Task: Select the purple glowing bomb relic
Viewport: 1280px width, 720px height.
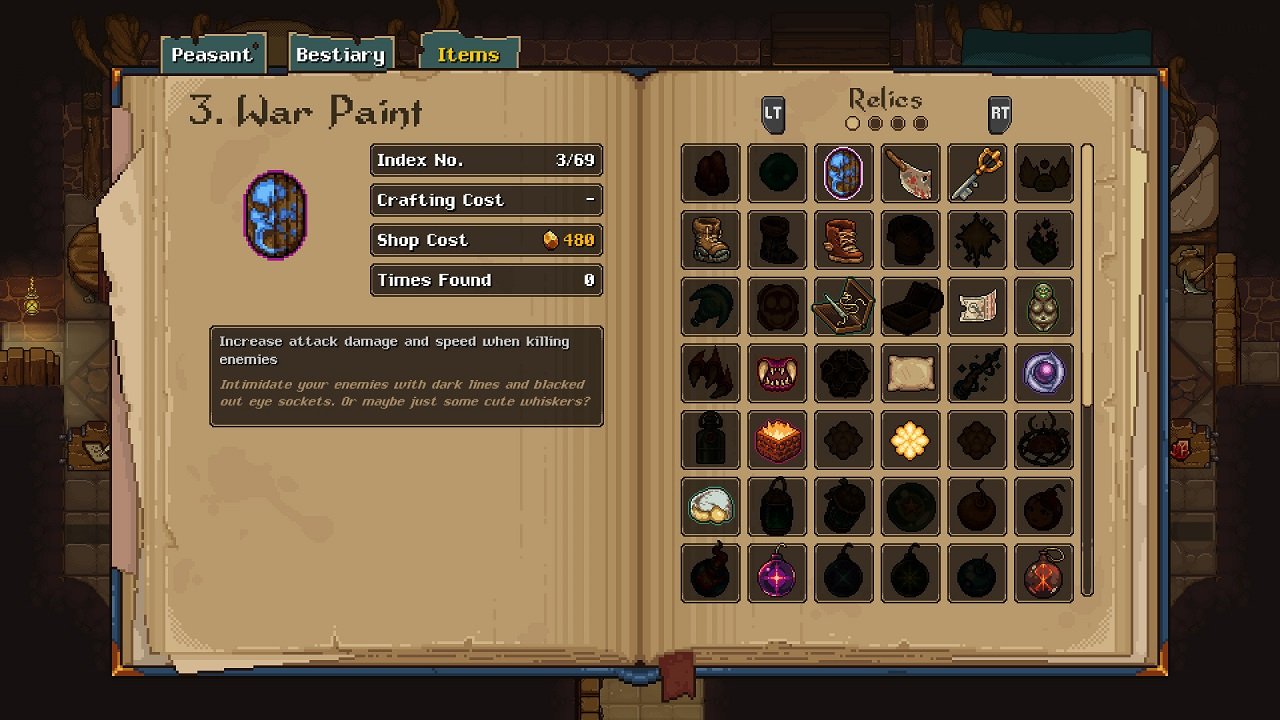Action: [777, 574]
